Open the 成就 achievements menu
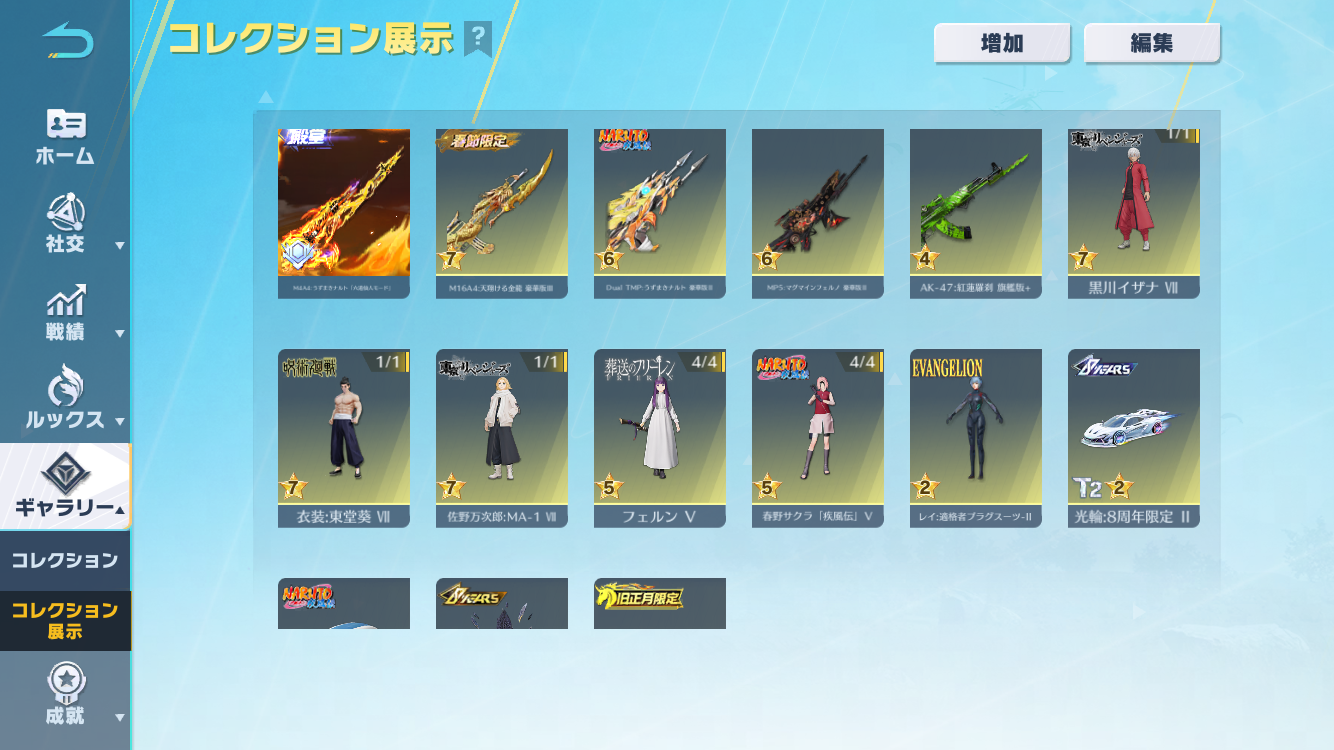This screenshot has height=750, width=1334. [x=65, y=695]
